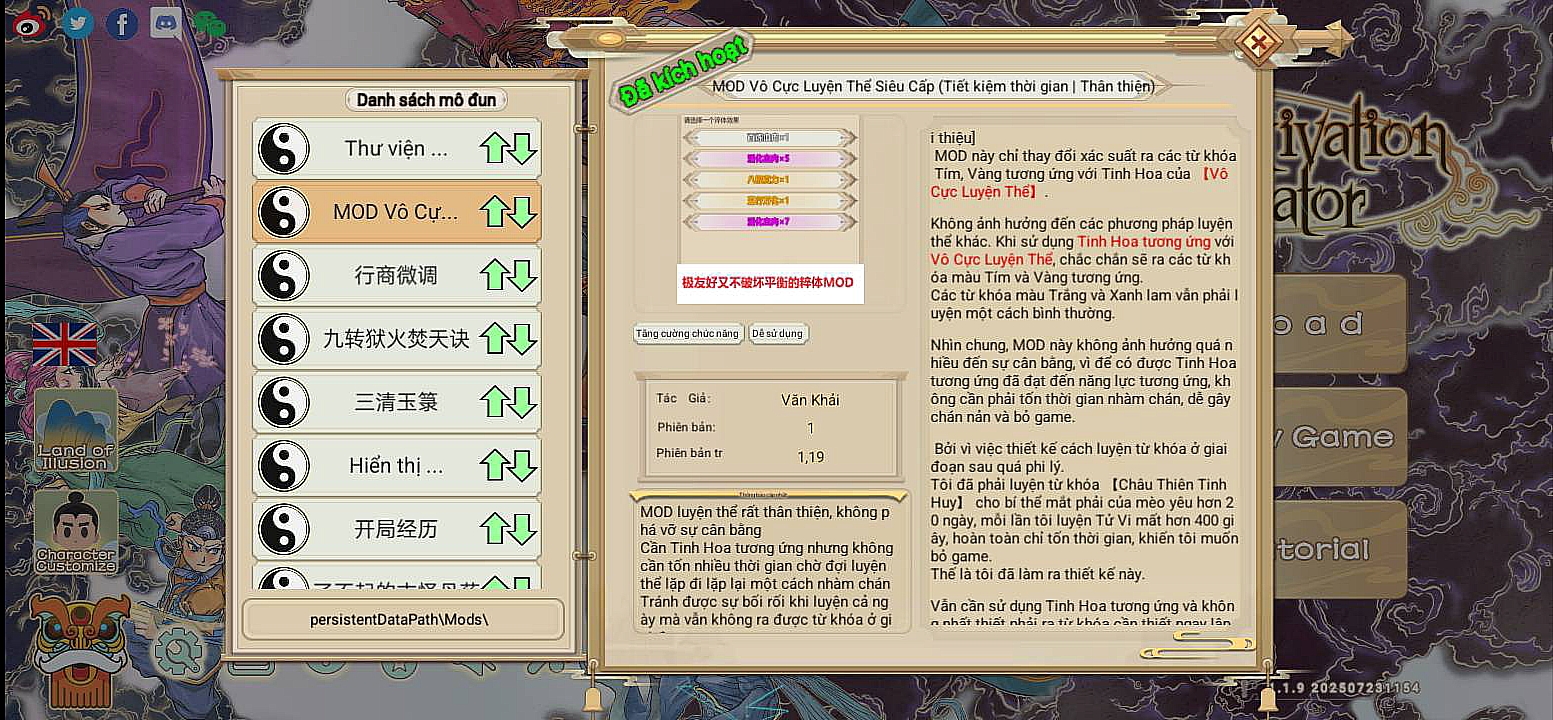Open the Discord link icon
The image size is (1553, 720).
click(x=166, y=23)
